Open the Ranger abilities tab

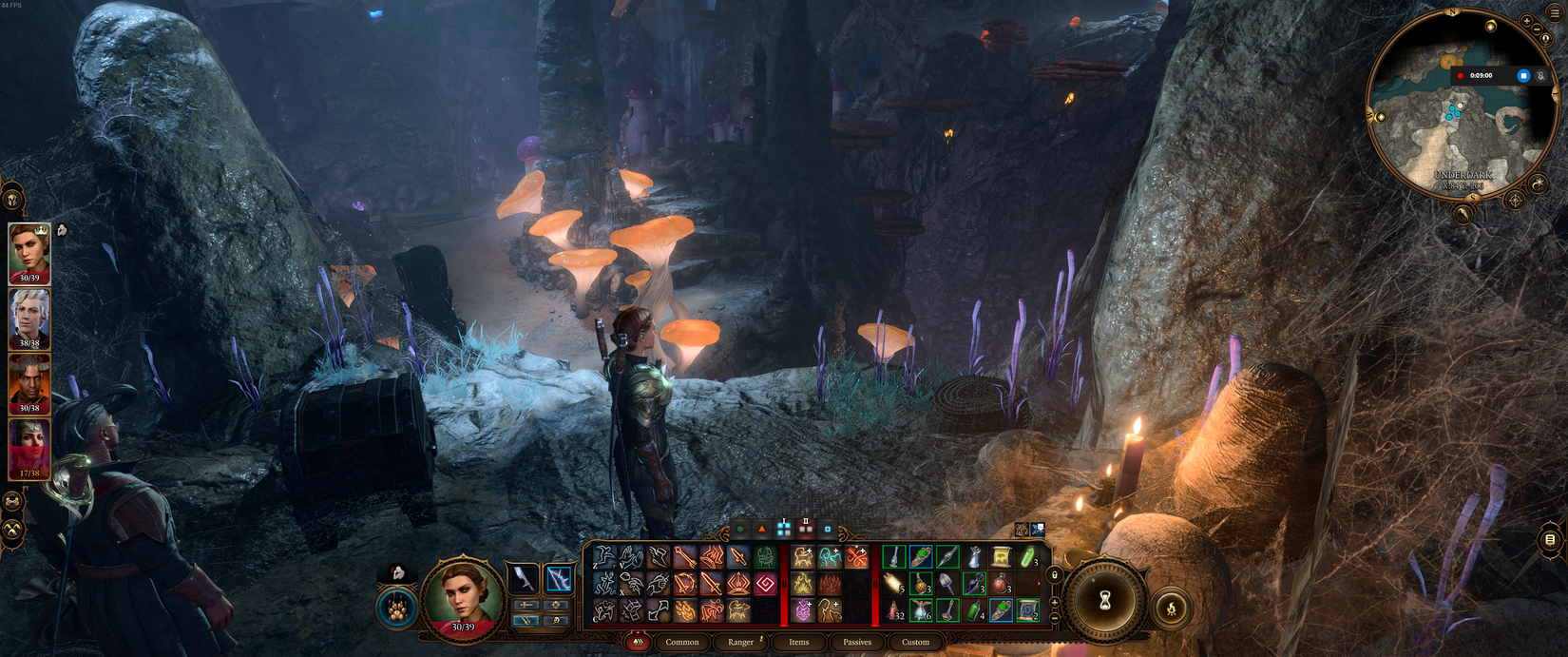pos(740,642)
